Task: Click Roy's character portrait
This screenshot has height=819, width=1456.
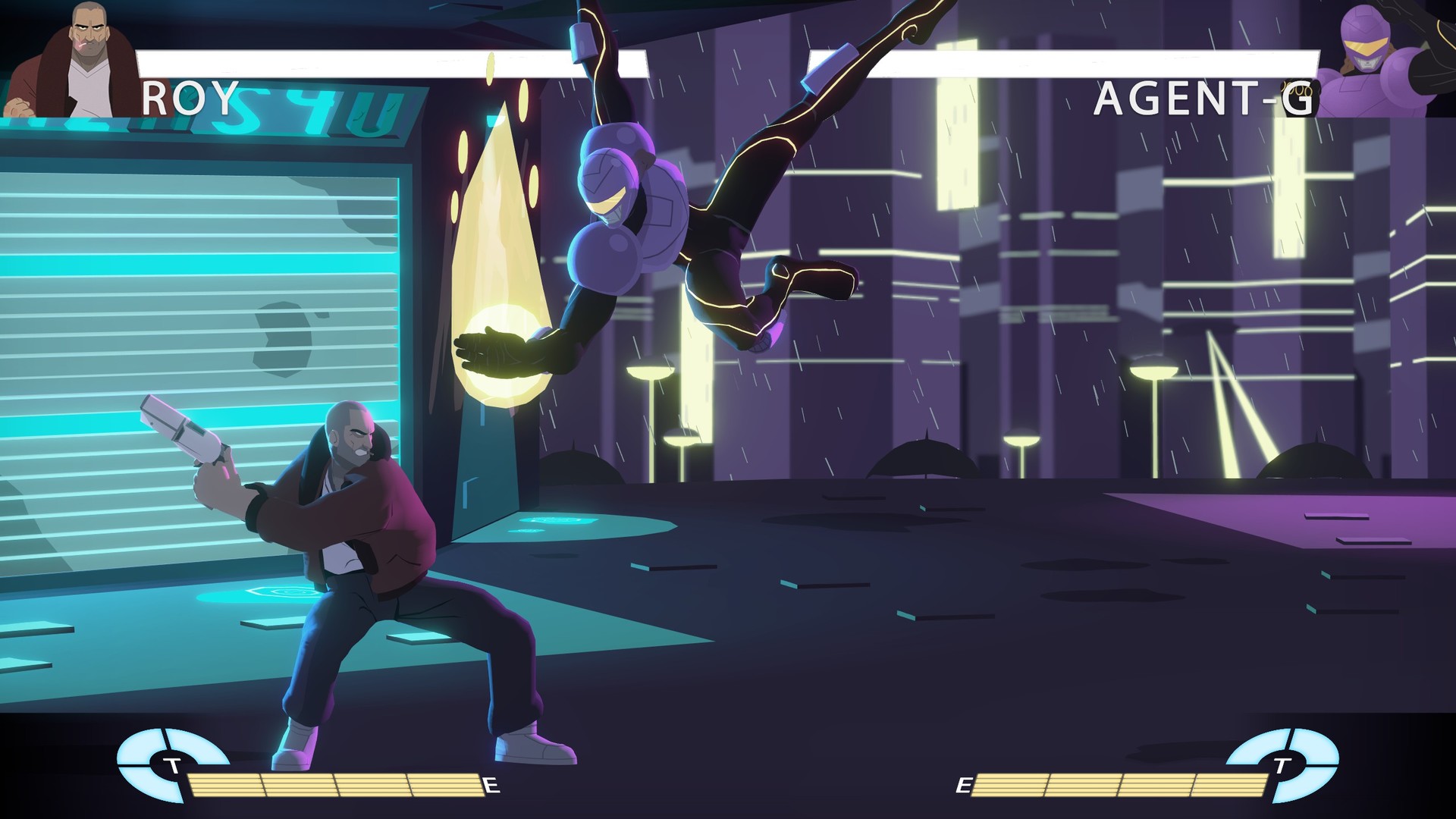Action: coord(83,57)
